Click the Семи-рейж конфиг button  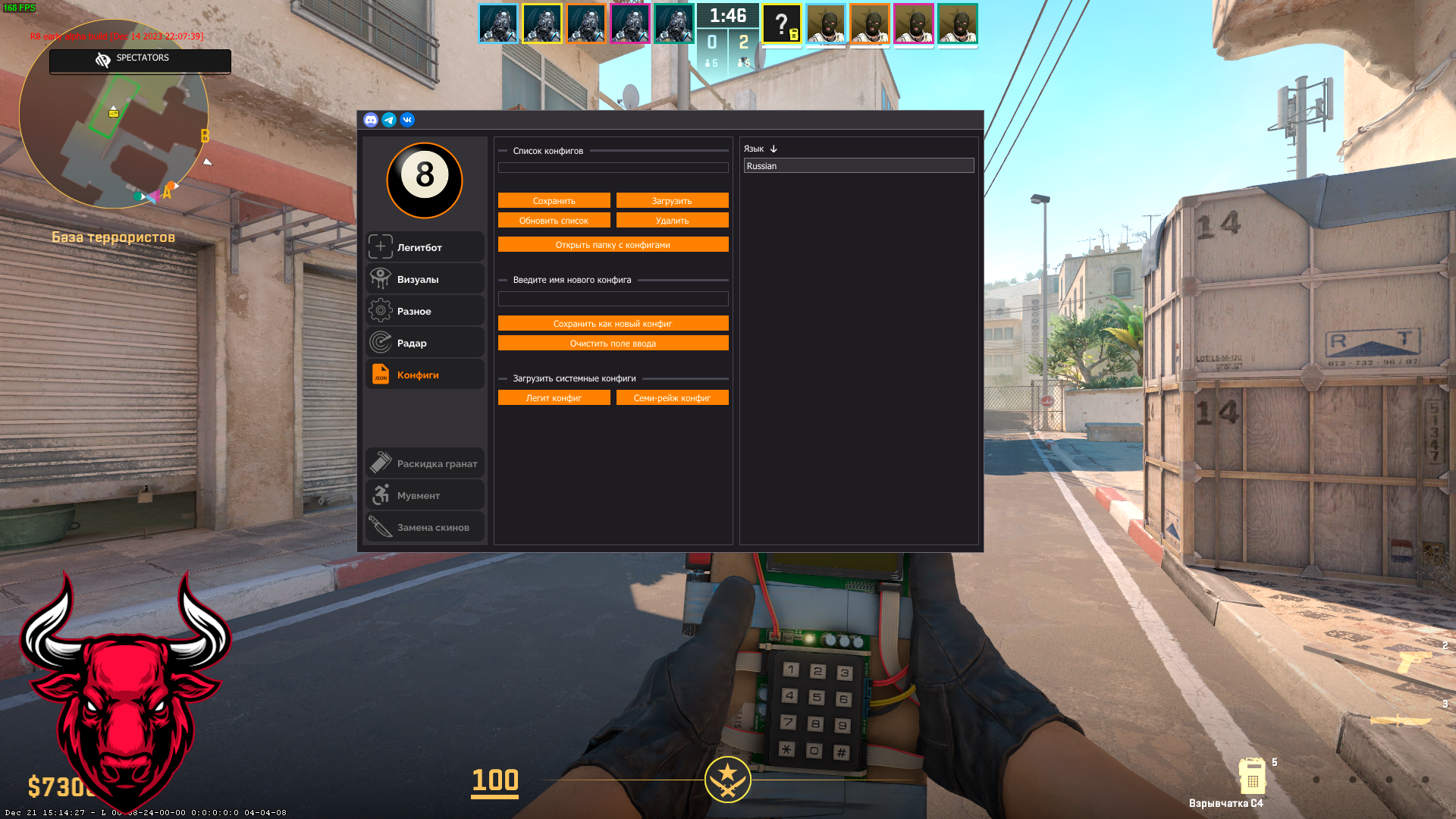[672, 397]
